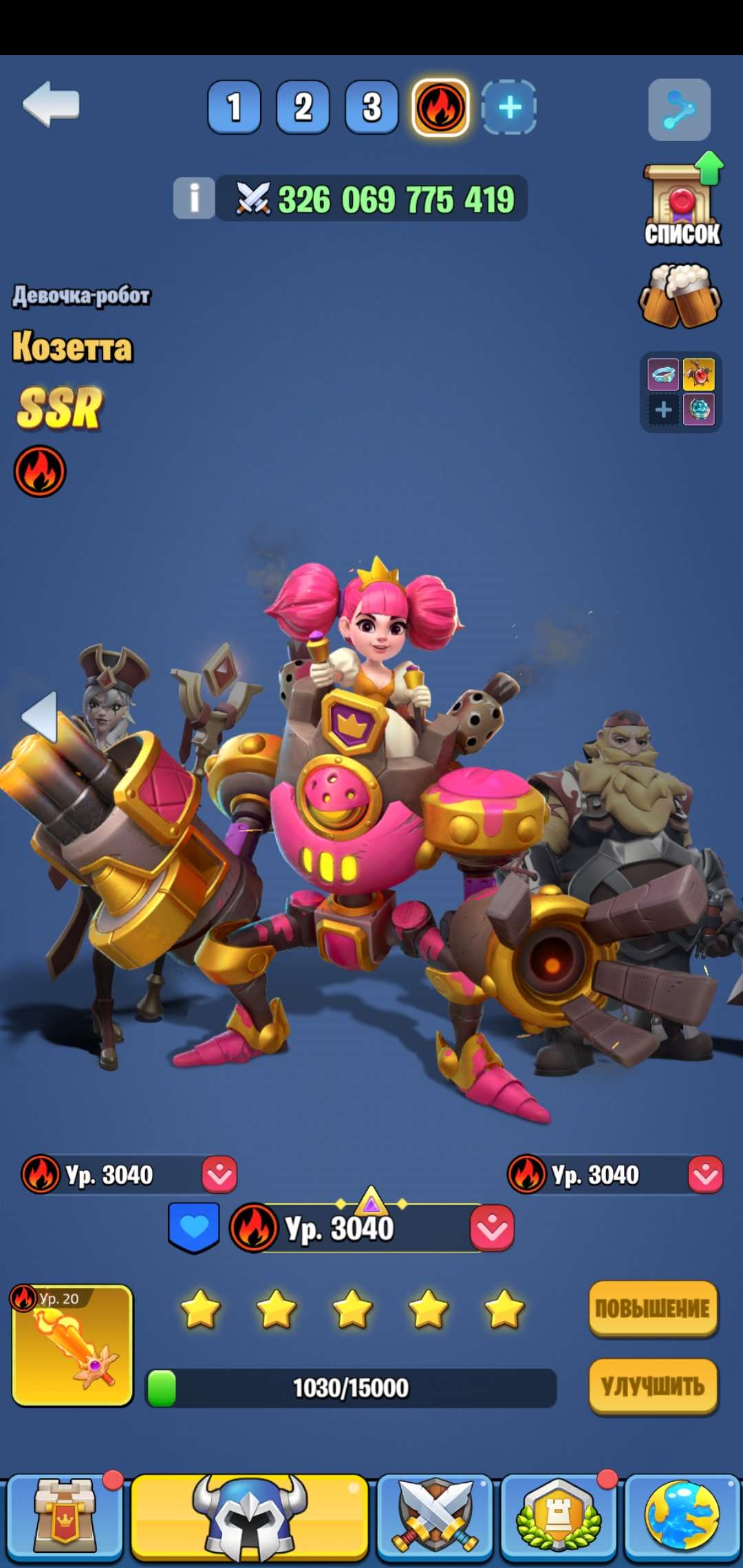Image resolution: width=743 pixels, height=1568 pixels.
Task: Open the beer mugs tavern icon
Action: (x=680, y=297)
